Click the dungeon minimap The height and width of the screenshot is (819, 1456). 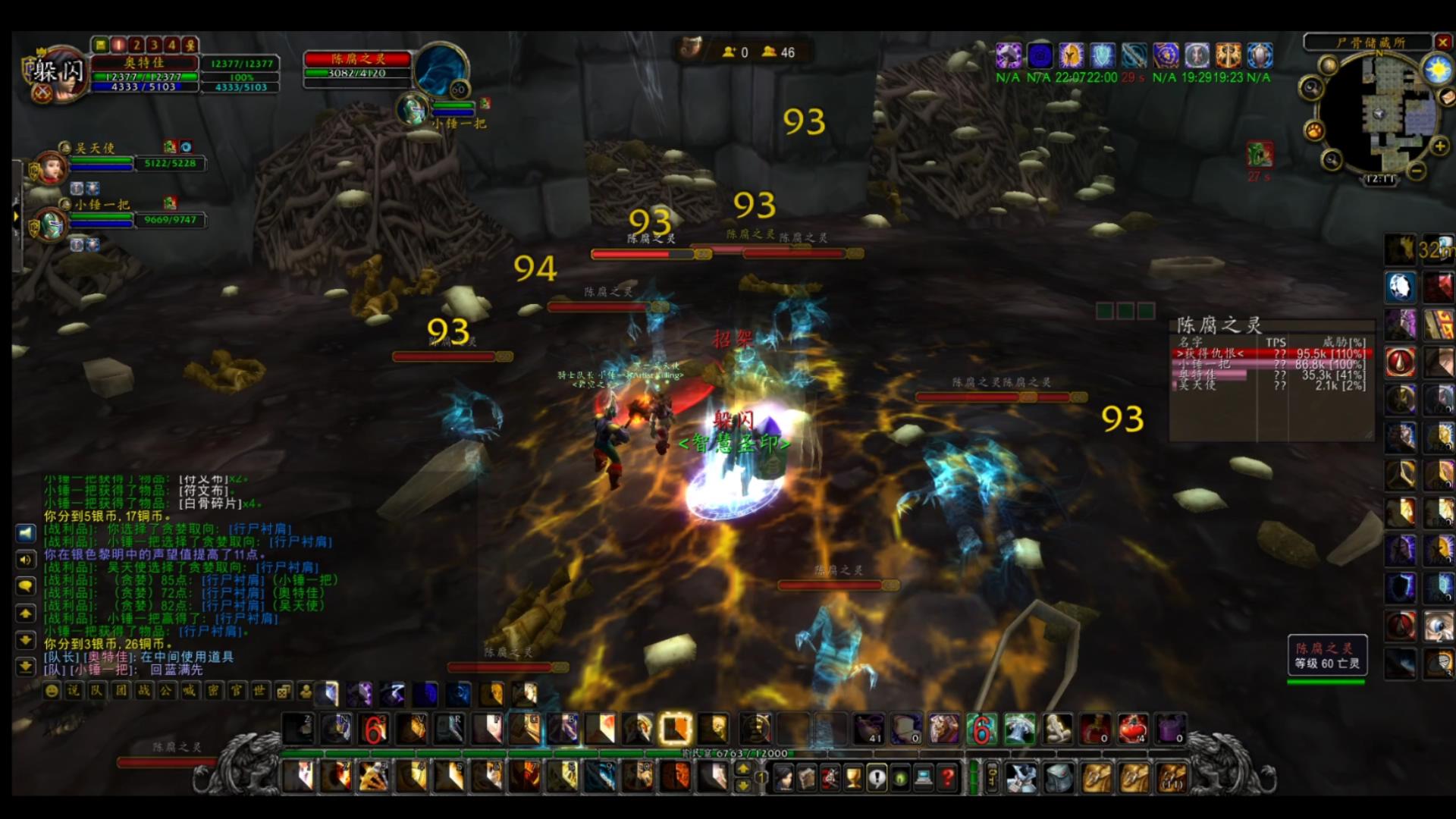point(1379,114)
